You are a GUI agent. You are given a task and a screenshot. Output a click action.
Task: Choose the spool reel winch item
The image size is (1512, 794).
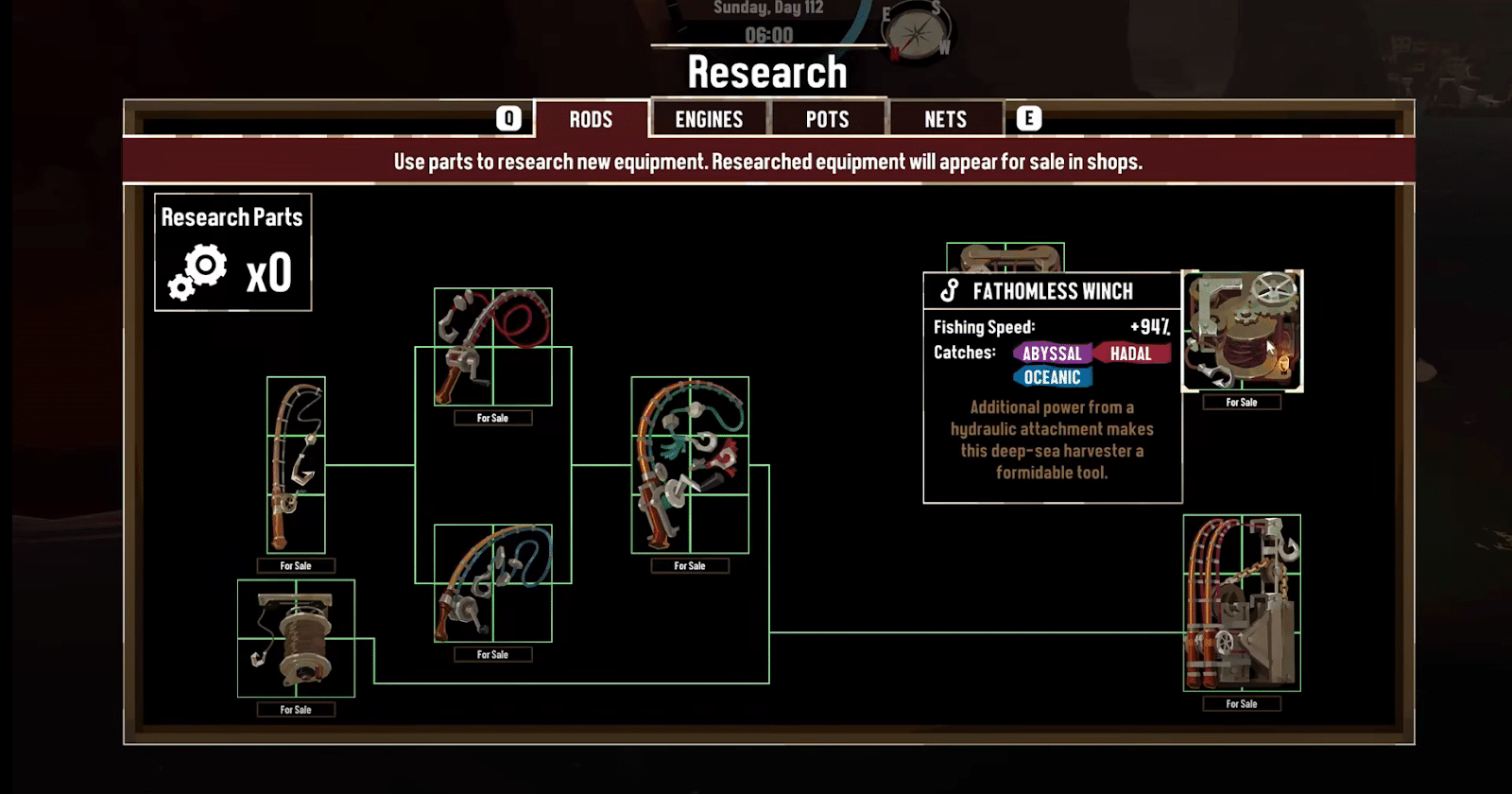[296, 638]
